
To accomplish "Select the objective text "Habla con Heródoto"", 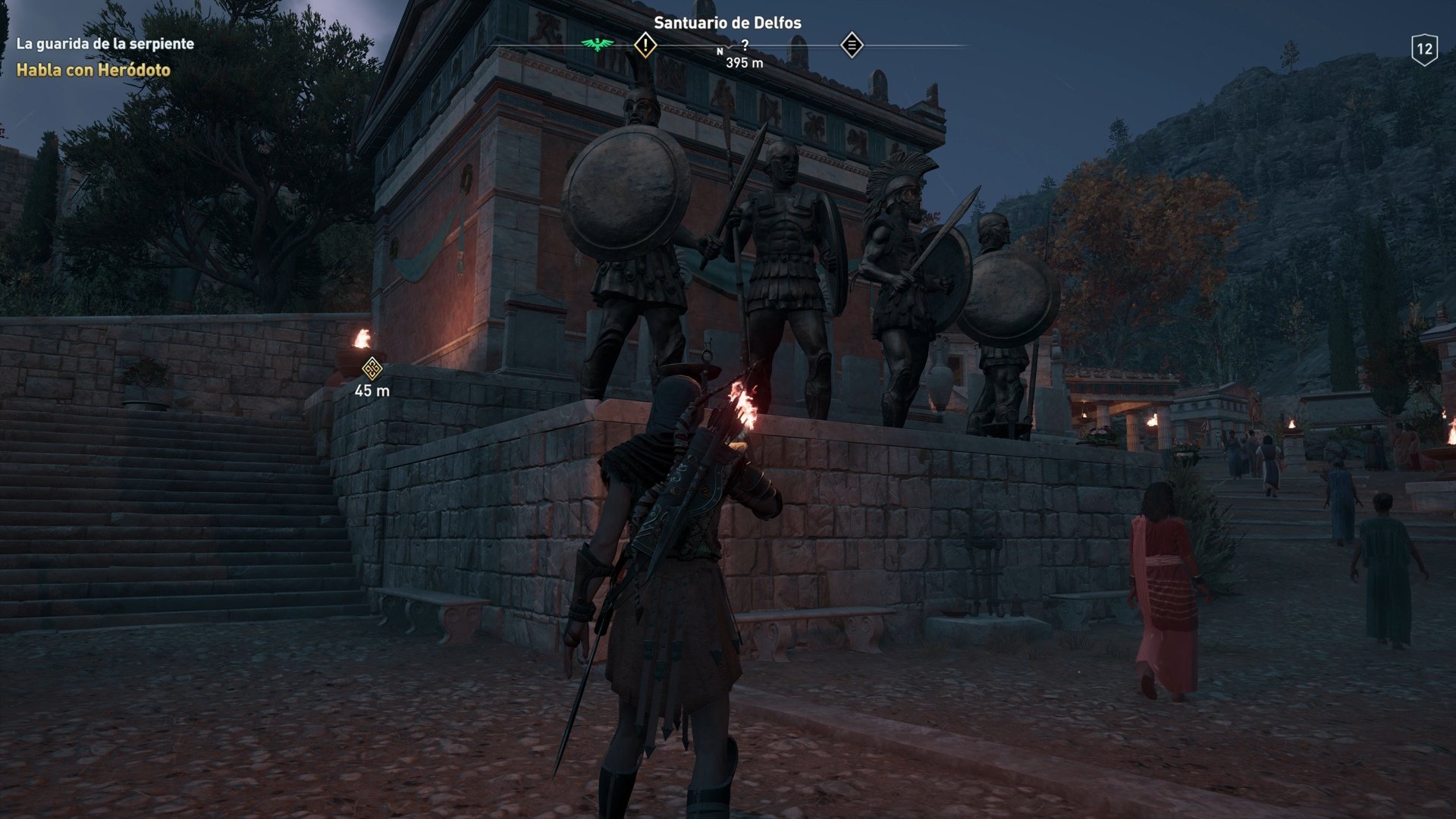I will (95, 71).
